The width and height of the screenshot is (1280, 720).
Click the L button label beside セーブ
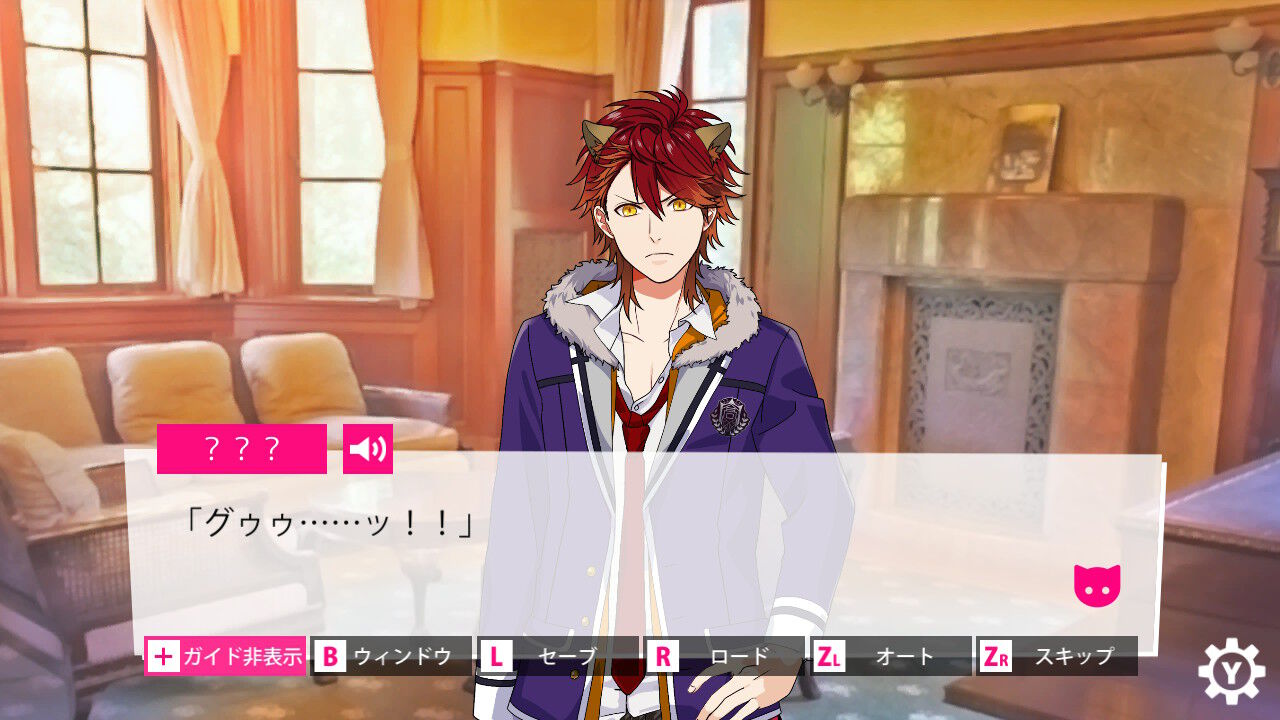(x=495, y=657)
